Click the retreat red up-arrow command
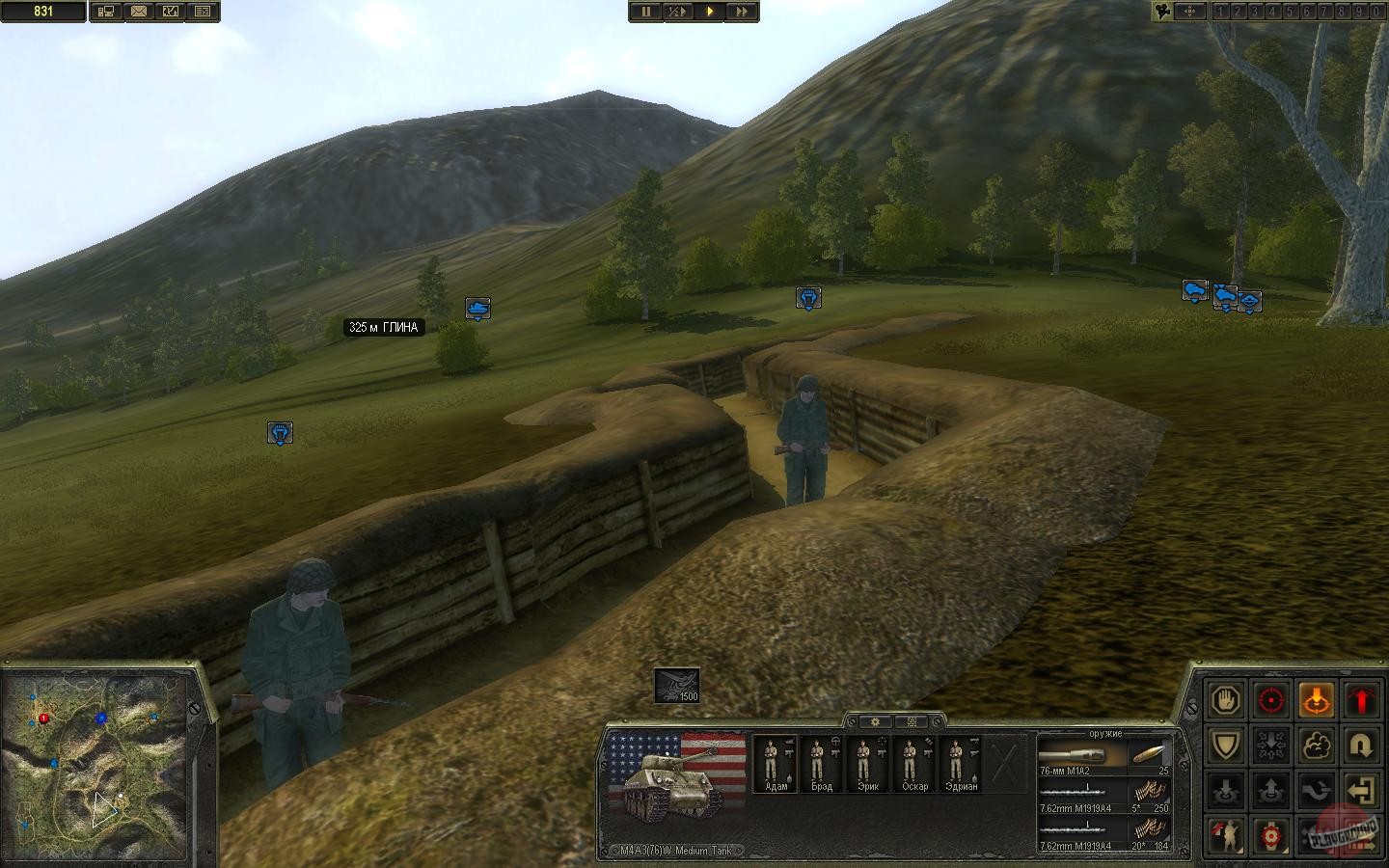The image size is (1389, 868). point(1363,699)
